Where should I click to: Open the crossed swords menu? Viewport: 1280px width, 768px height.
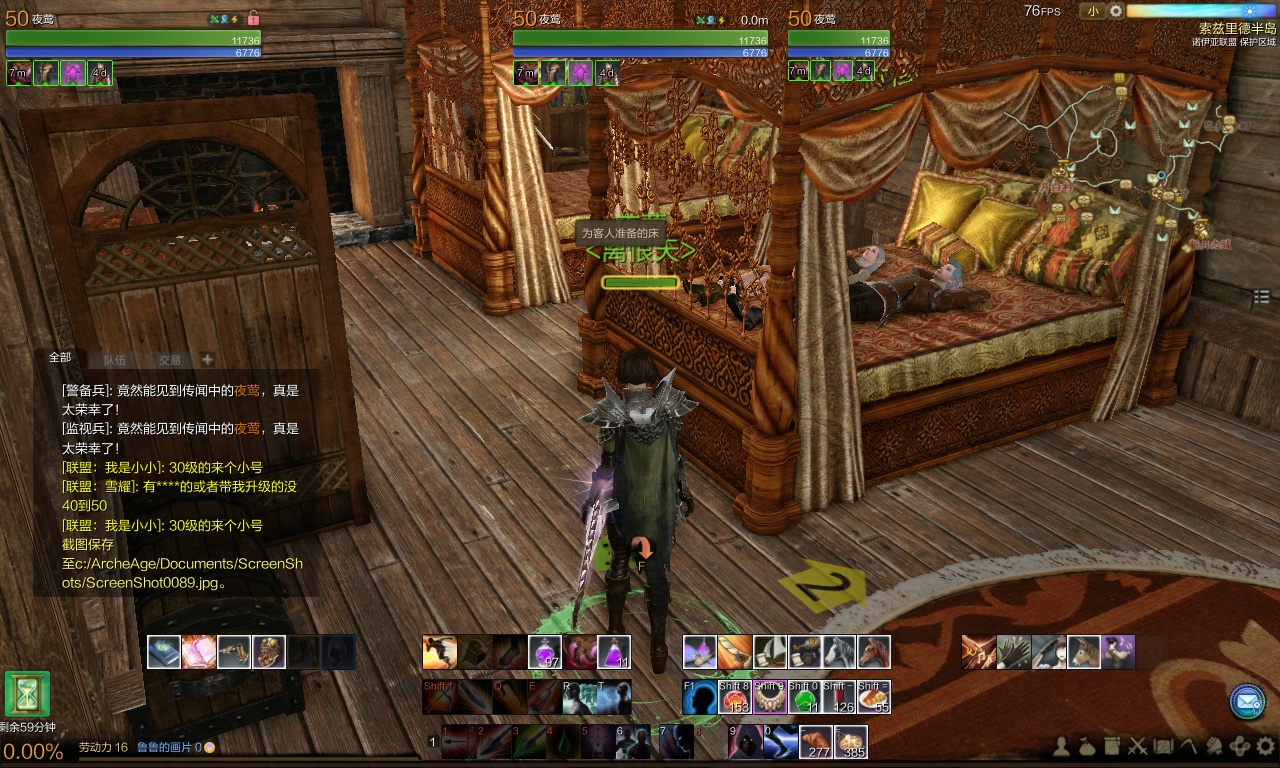click(1137, 746)
